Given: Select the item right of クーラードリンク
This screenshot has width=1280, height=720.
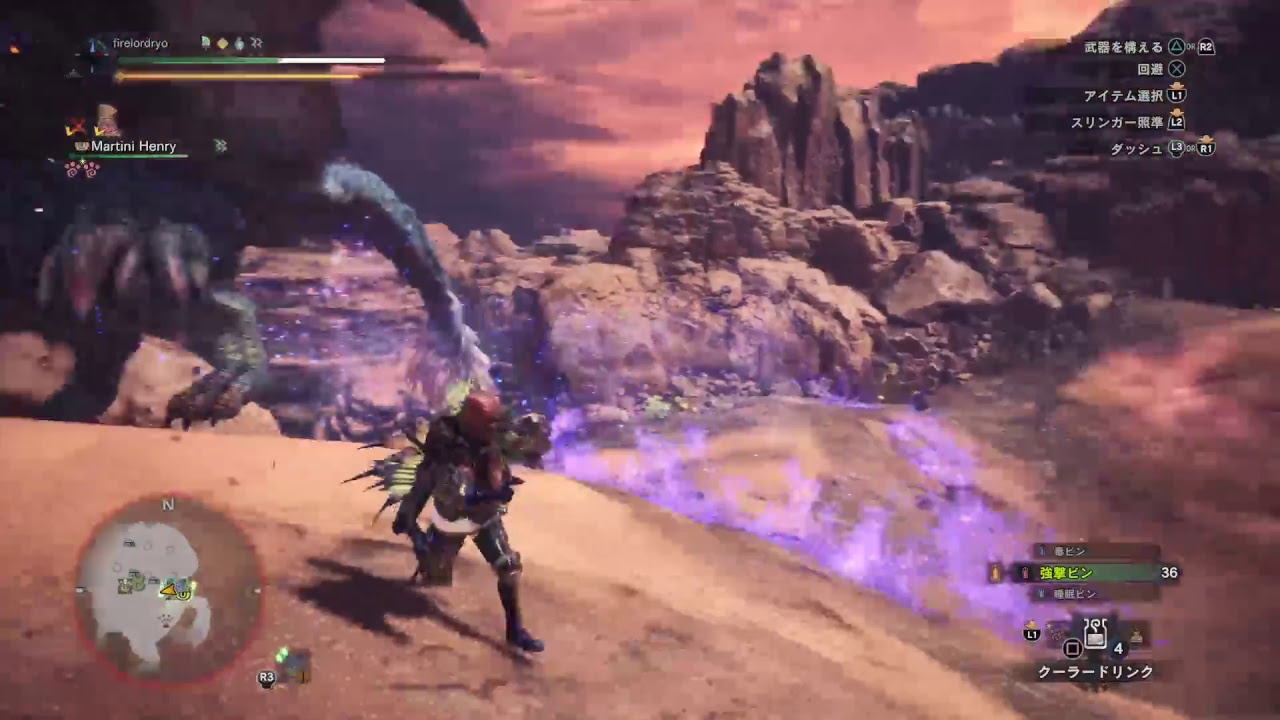Looking at the screenshot, I should tap(1136, 633).
